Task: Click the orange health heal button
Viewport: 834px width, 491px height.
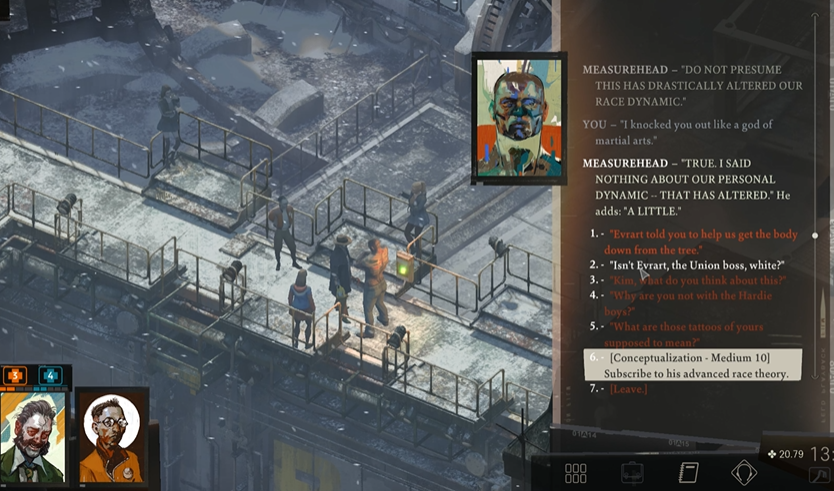Action: 16,376
